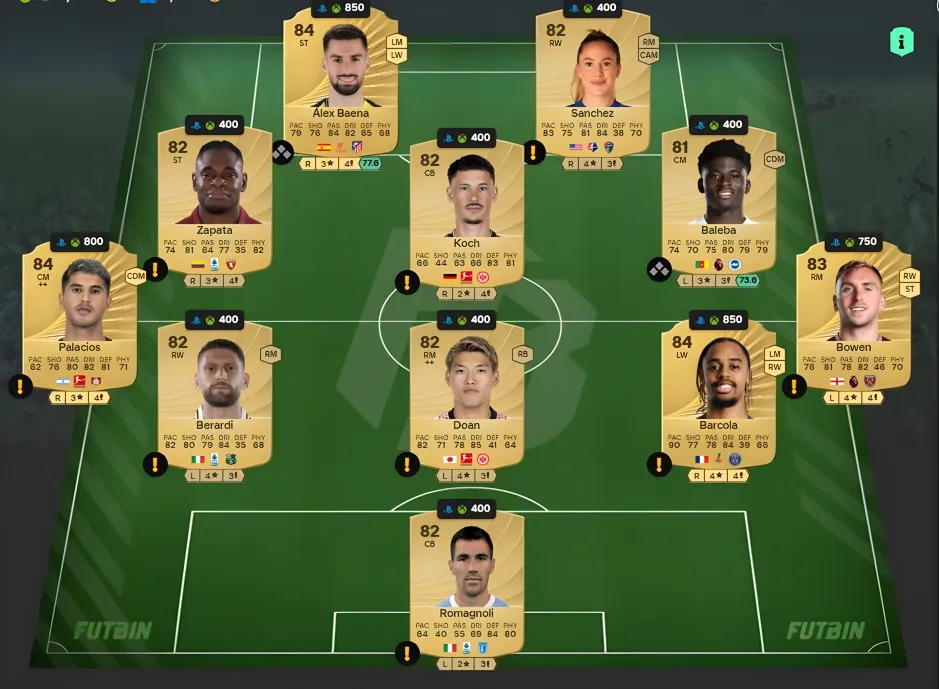This screenshot has width=939, height=689.
Task: Click the warning icon beside Bowen
Action: 795,386
